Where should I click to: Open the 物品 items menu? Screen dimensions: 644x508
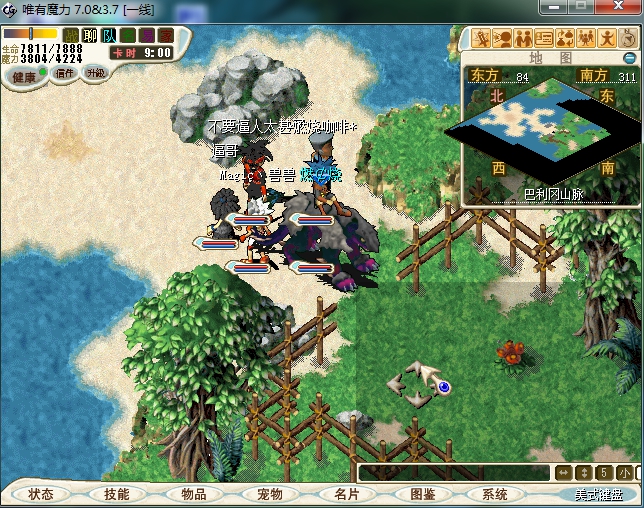point(193,494)
